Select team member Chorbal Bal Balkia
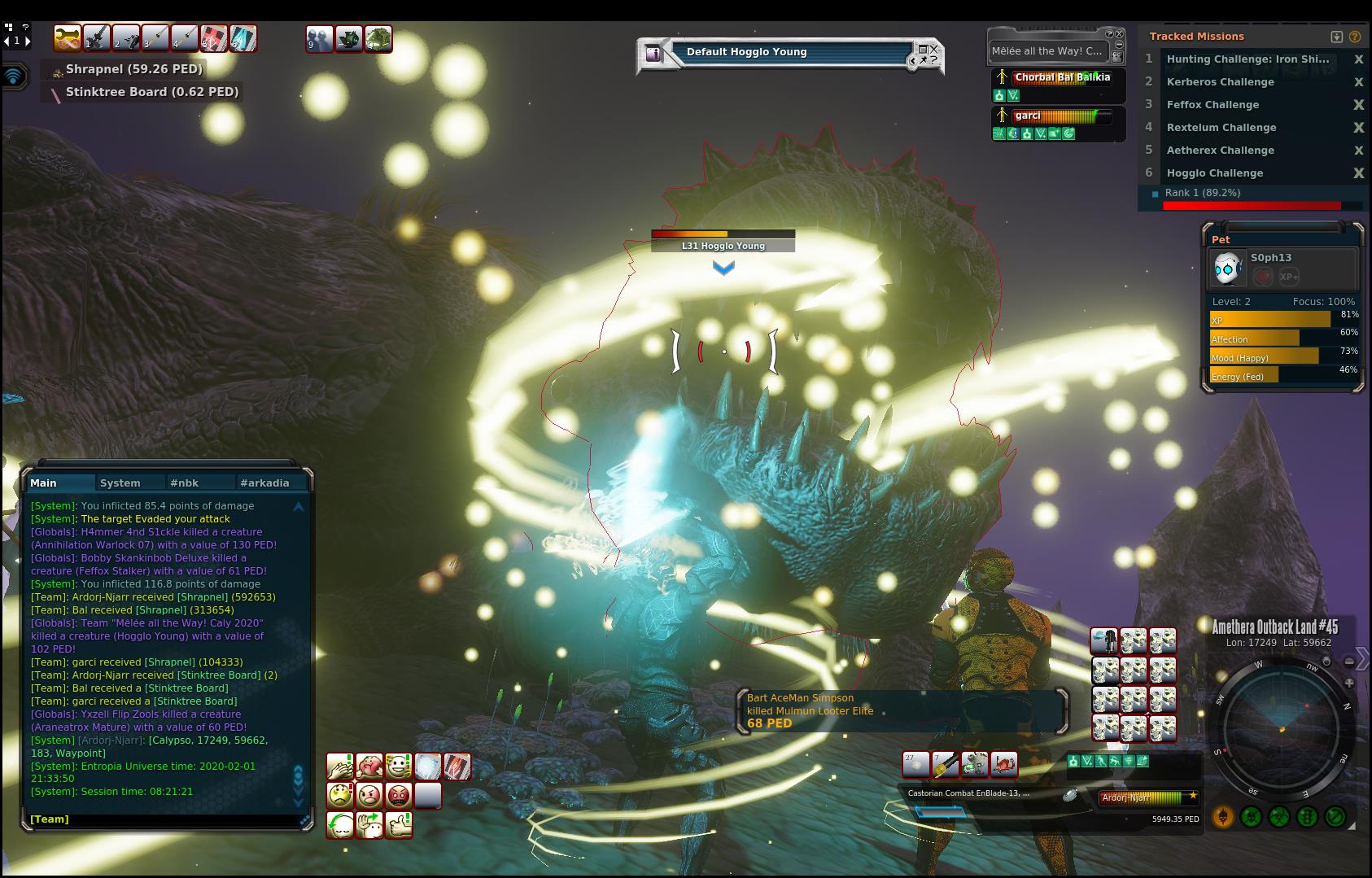Viewport: 1372px width, 878px height. [1061, 77]
